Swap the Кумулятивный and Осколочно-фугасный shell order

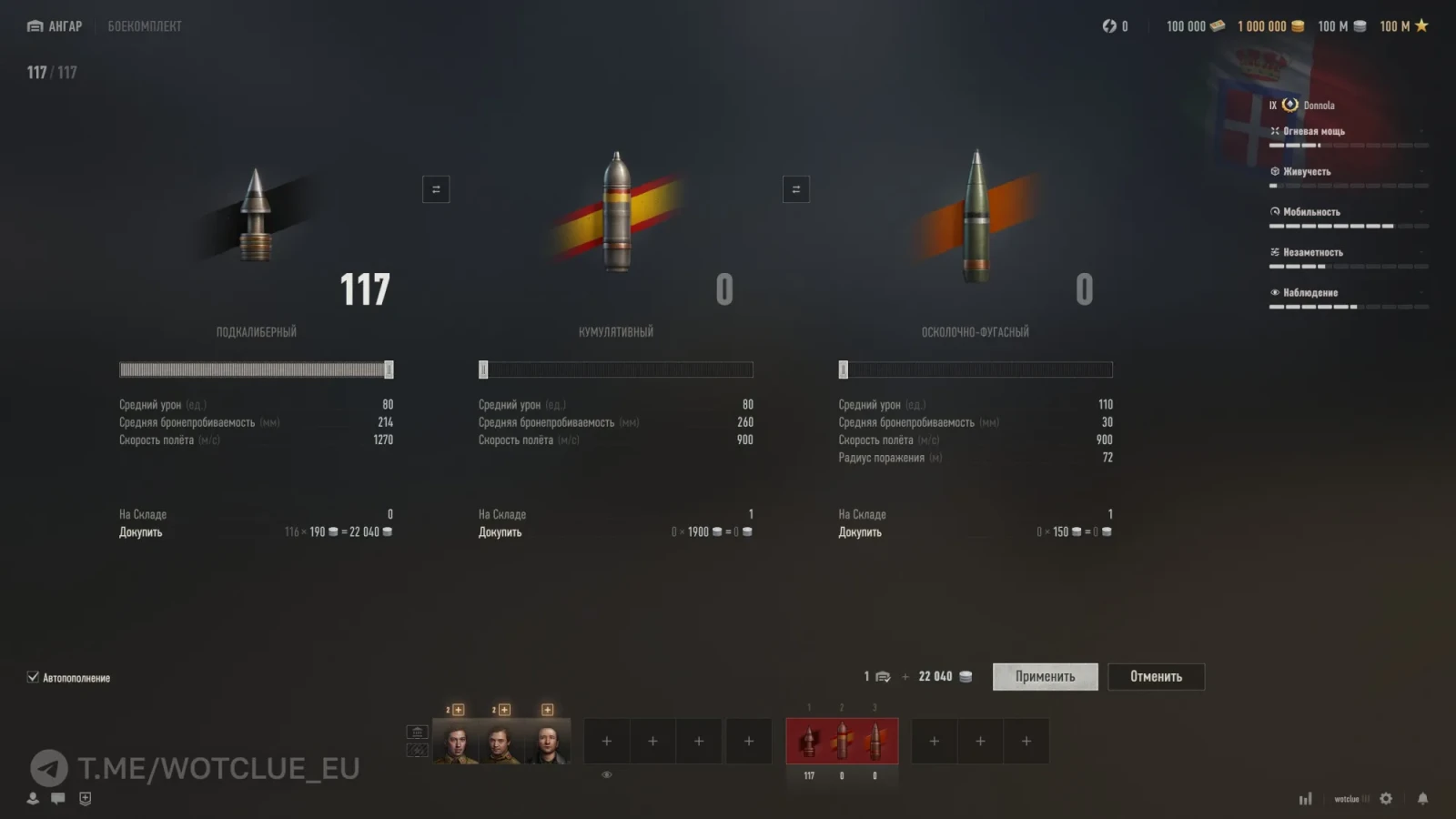click(796, 189)
